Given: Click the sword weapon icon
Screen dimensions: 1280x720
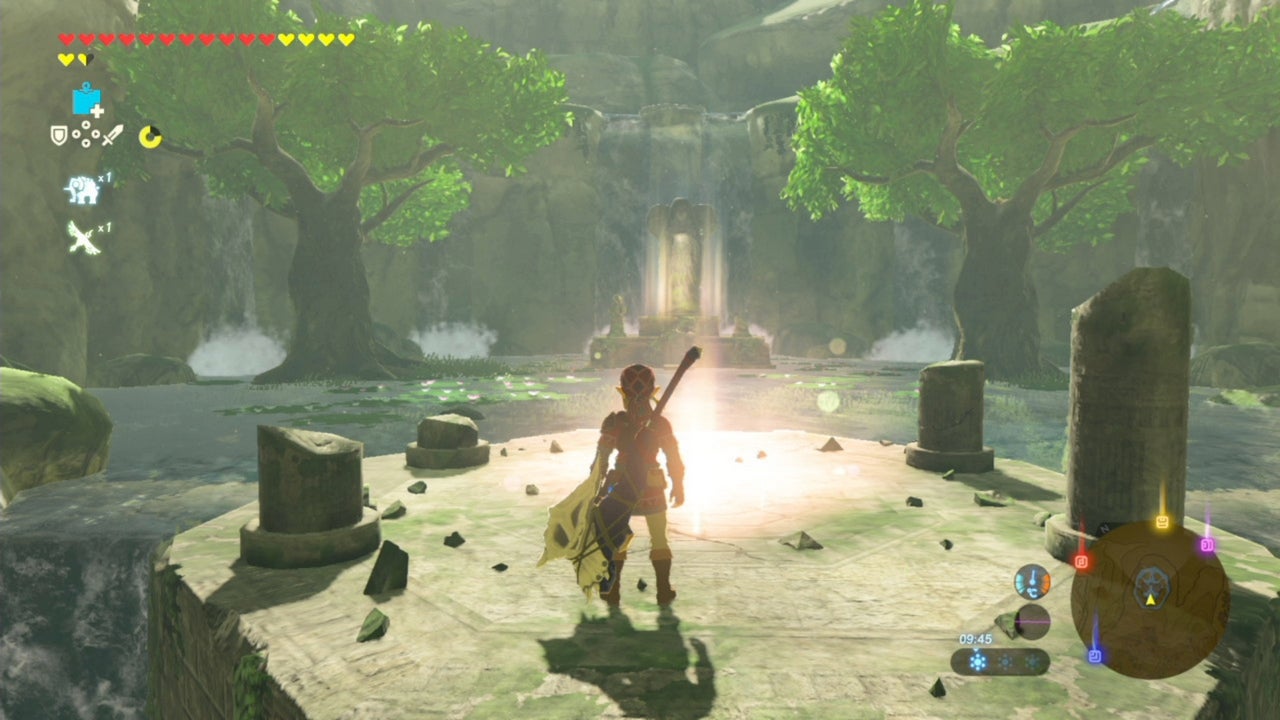Looking at the screenshot, I should (x=111, y=135).
